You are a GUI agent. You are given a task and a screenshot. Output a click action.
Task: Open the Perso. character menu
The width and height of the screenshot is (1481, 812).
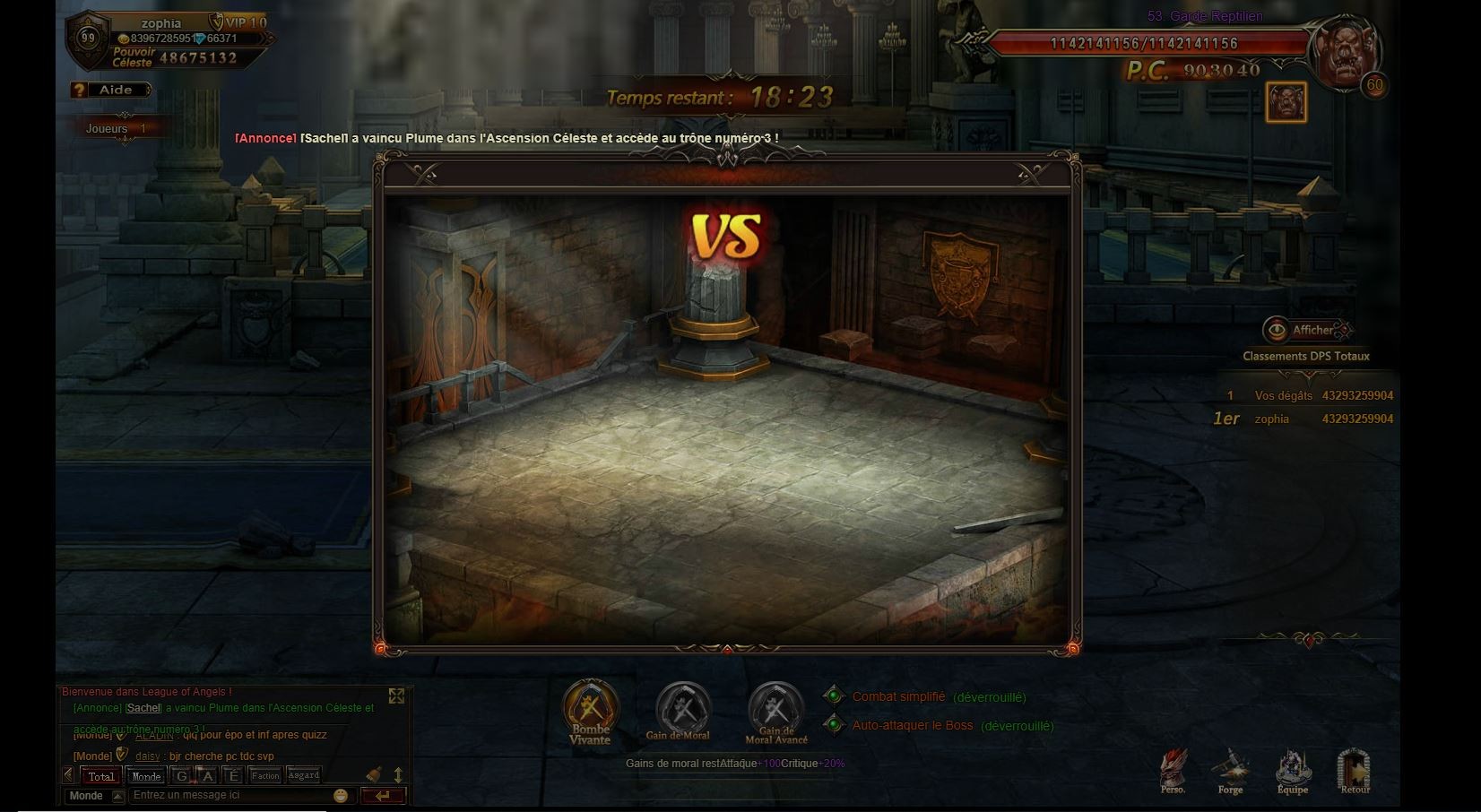click(1173, 771)
